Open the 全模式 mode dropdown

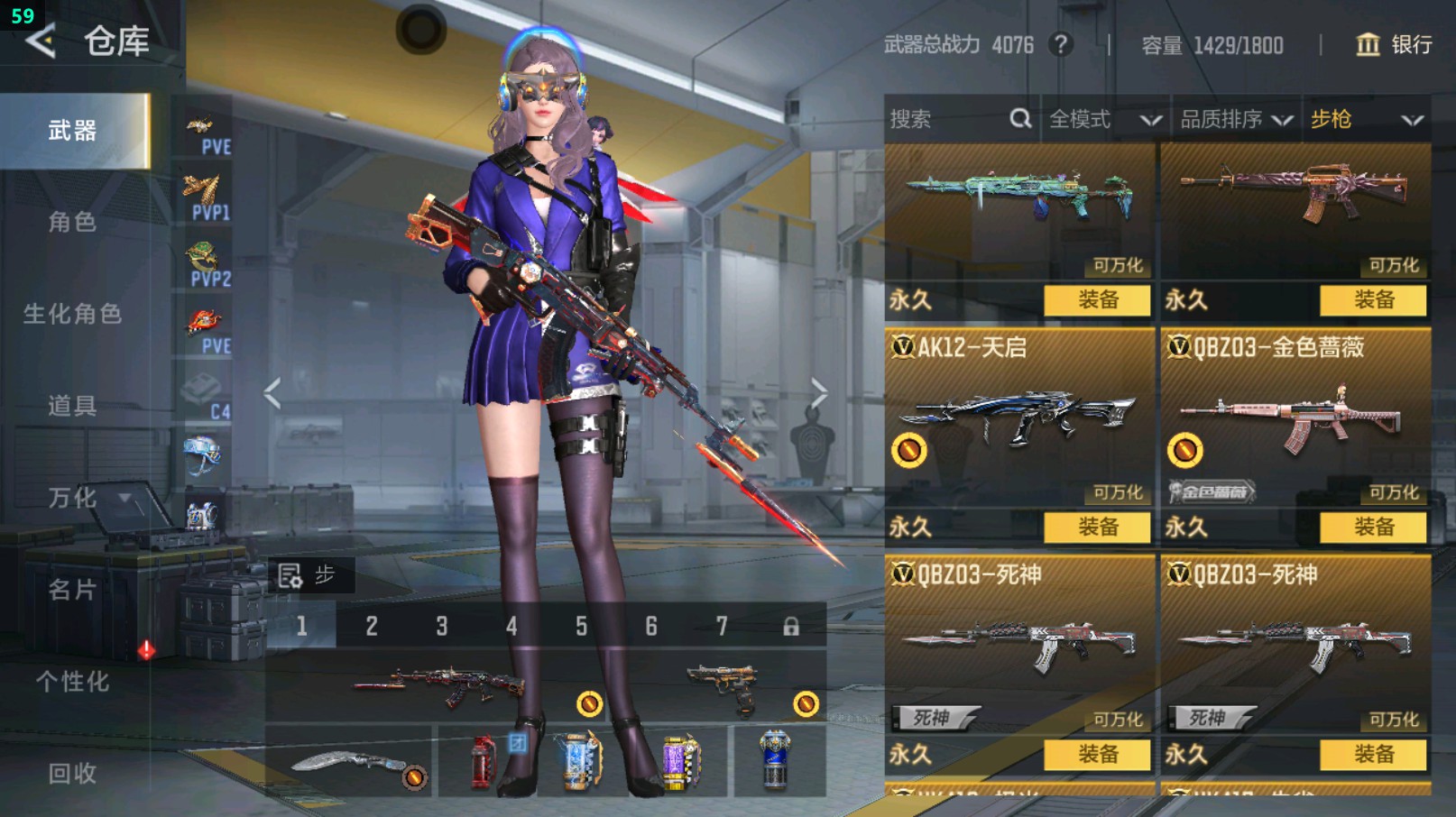coord(1104,119)
